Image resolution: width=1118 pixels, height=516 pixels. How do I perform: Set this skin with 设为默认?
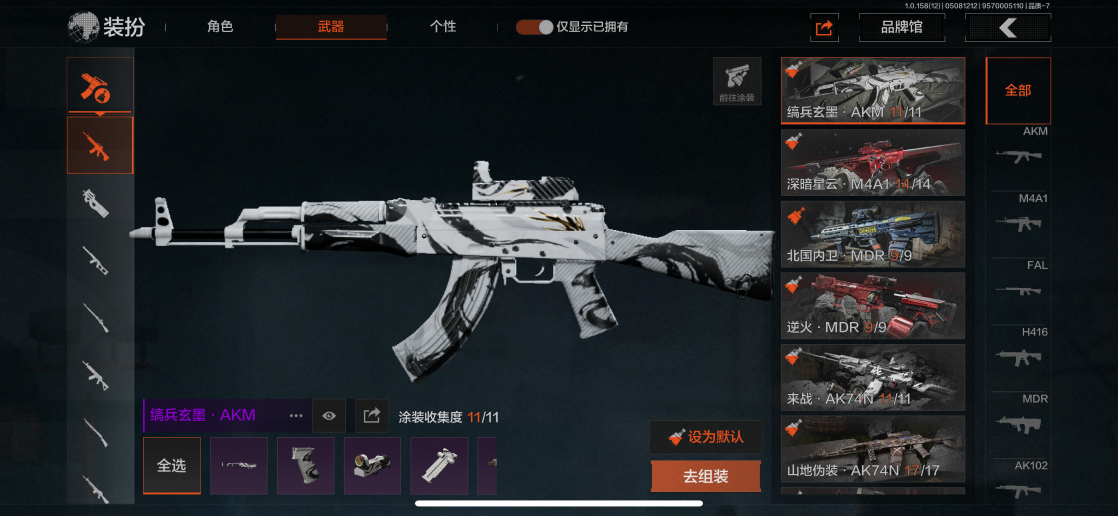click(x=705, y=437)
